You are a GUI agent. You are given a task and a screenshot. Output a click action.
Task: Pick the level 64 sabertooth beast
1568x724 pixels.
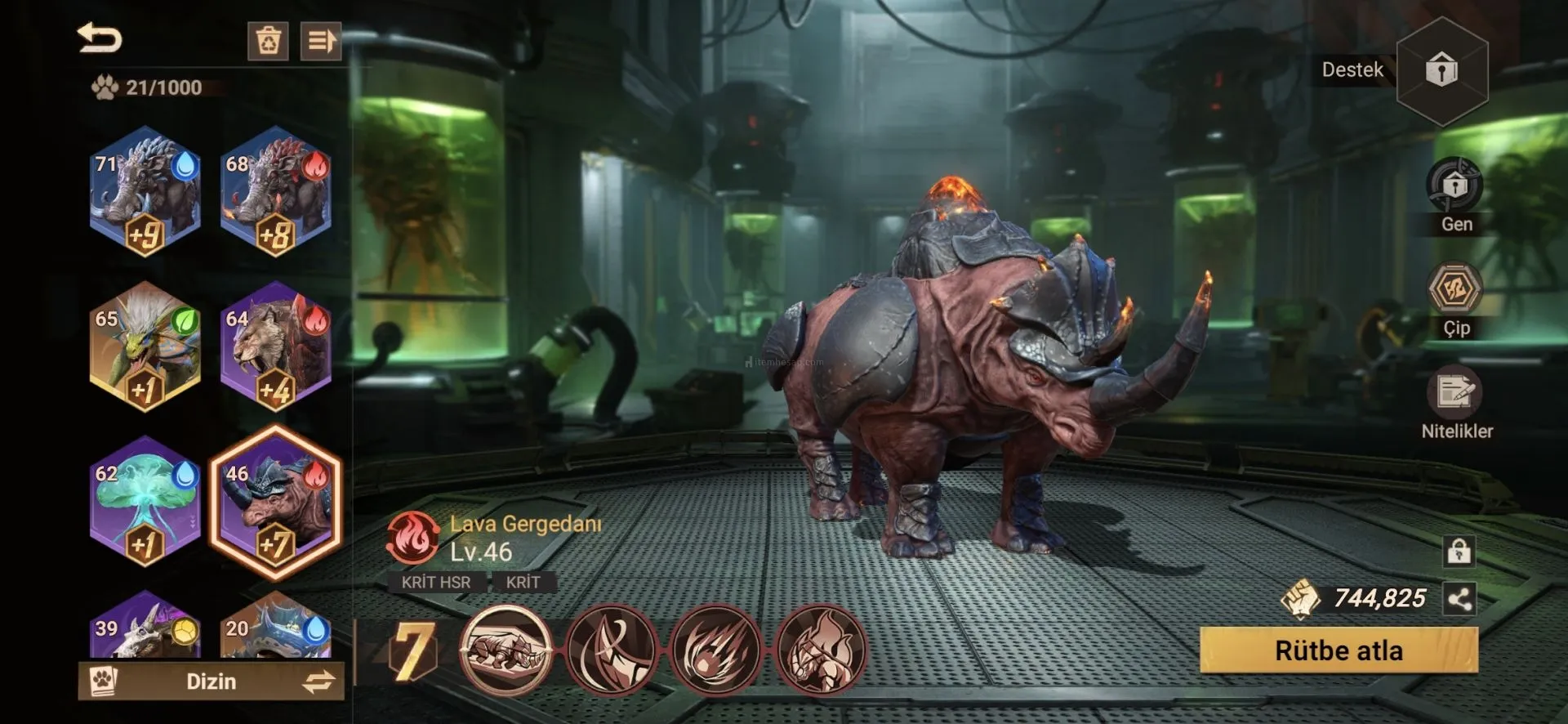pyautogui.click(x=276, y=346)
